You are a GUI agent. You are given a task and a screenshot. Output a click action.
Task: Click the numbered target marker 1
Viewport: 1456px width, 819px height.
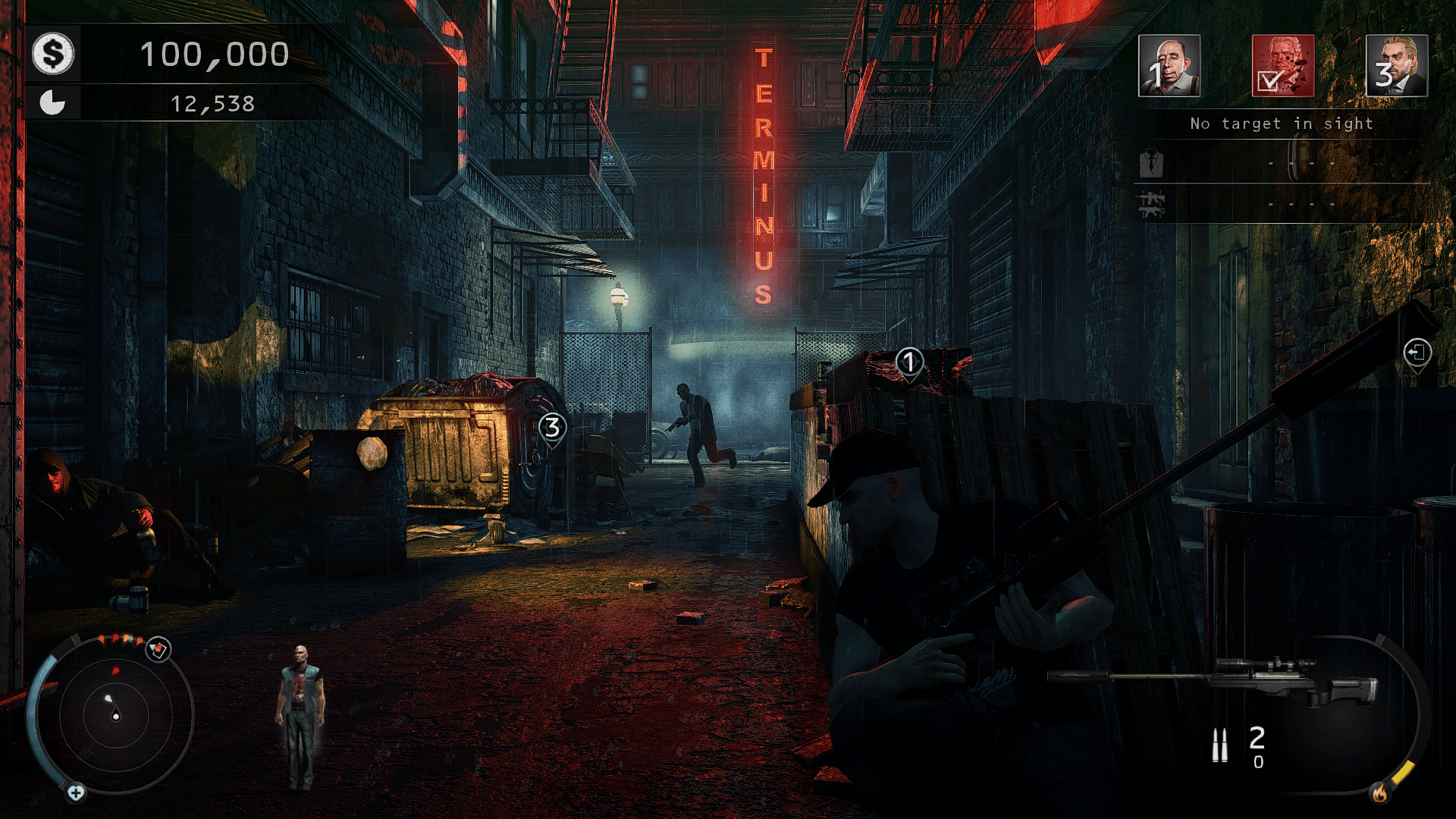click(x=909, y=362)
